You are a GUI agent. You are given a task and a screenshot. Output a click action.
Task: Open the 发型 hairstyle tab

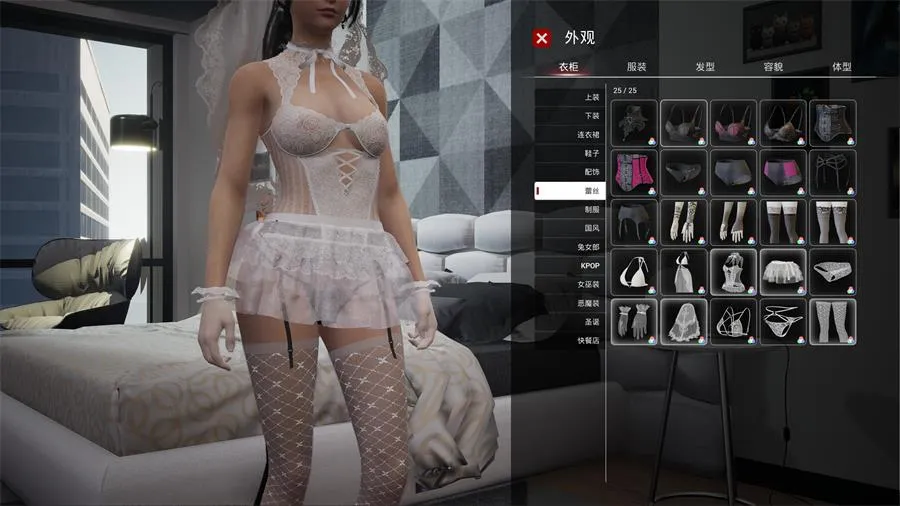click(x=705, y=67)
